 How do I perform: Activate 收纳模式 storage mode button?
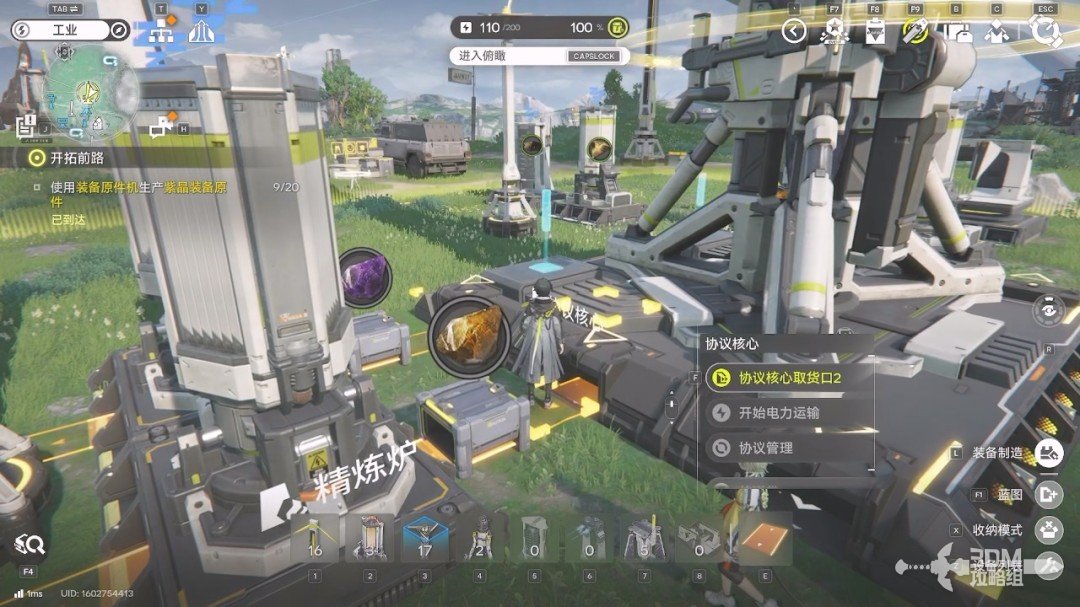(x=1048, y=530)
